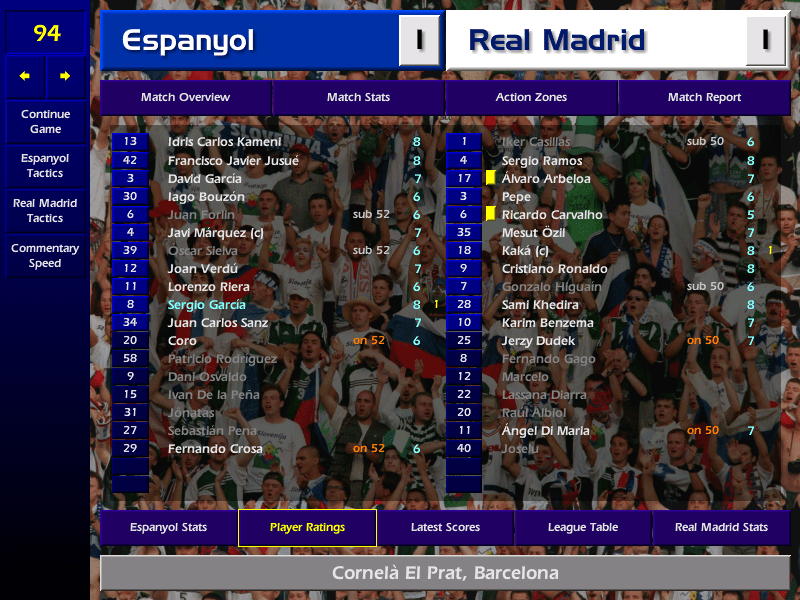Click the yellow right arrow button
This screenshot has width=800, height=600.
tap(66, 76)
